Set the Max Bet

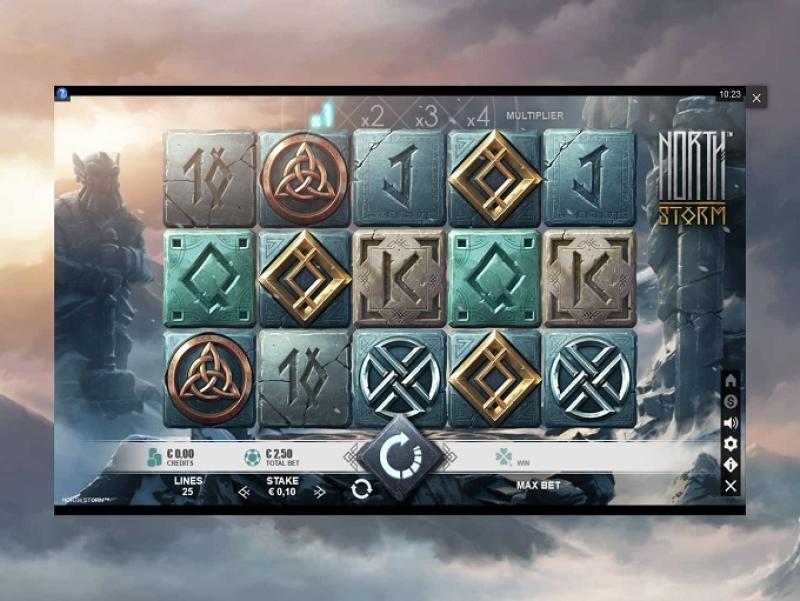(x=538, y=486)
